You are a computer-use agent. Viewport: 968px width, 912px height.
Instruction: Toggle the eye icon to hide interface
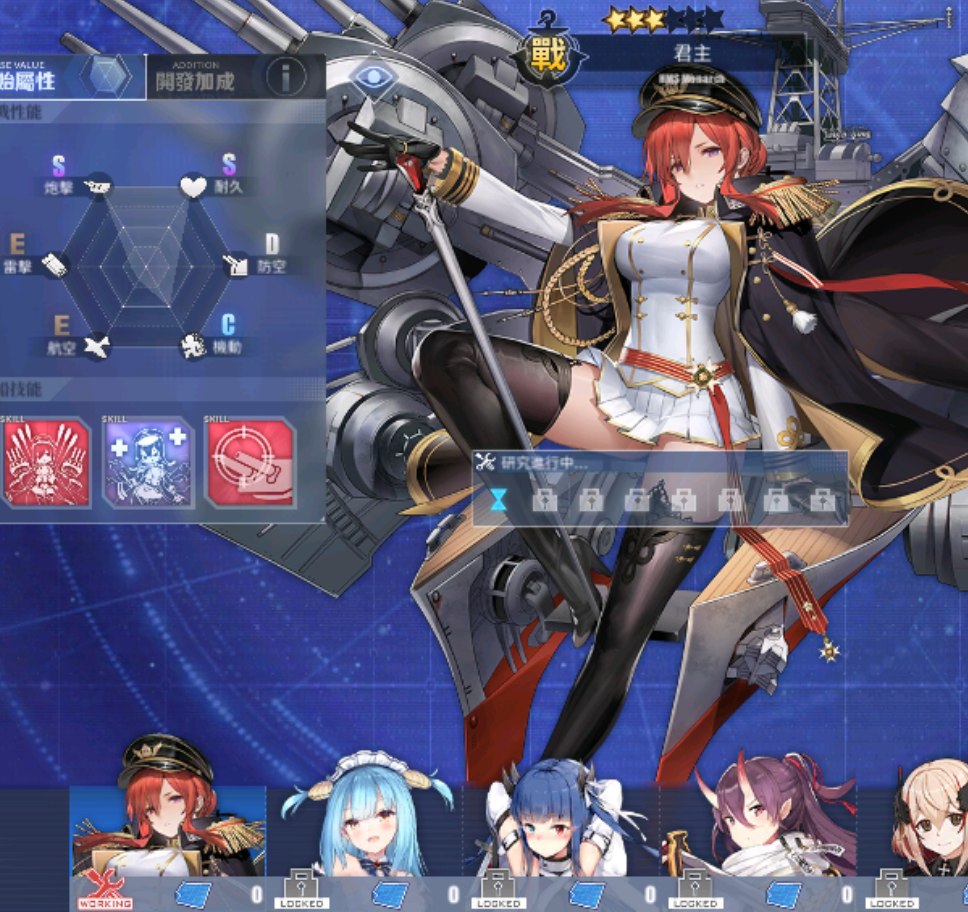(373, 77)
